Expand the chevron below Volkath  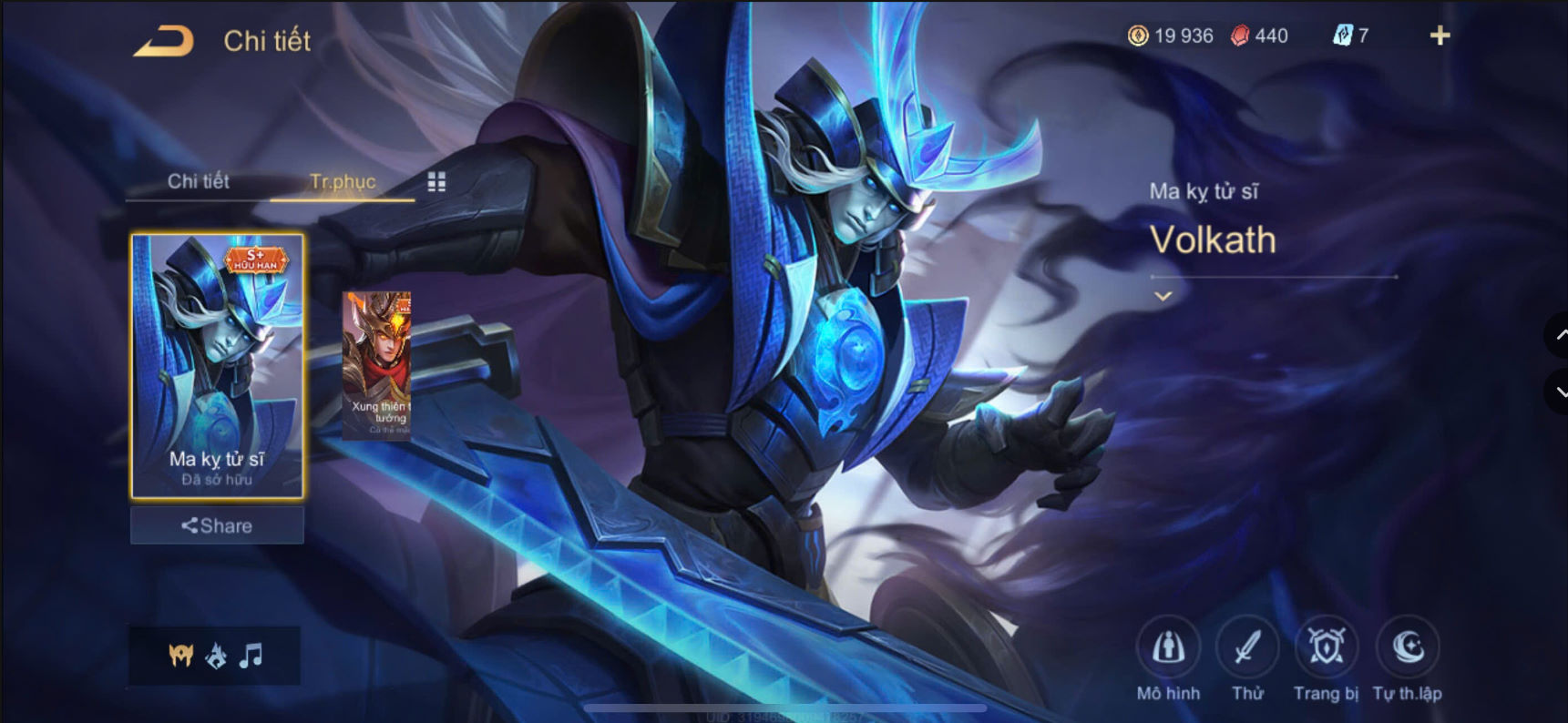click(x=1163, y=296)
